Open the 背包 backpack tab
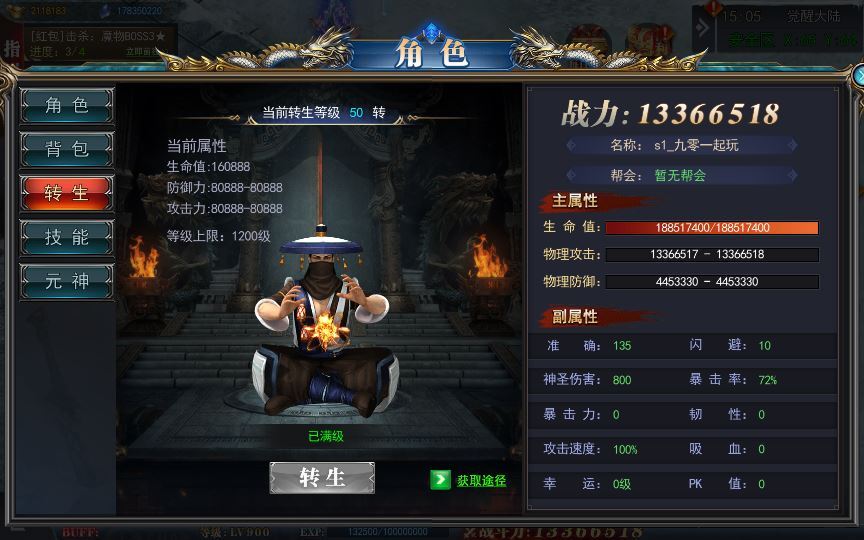Viewport: 864px width, 540px height. tap(67, 150)
